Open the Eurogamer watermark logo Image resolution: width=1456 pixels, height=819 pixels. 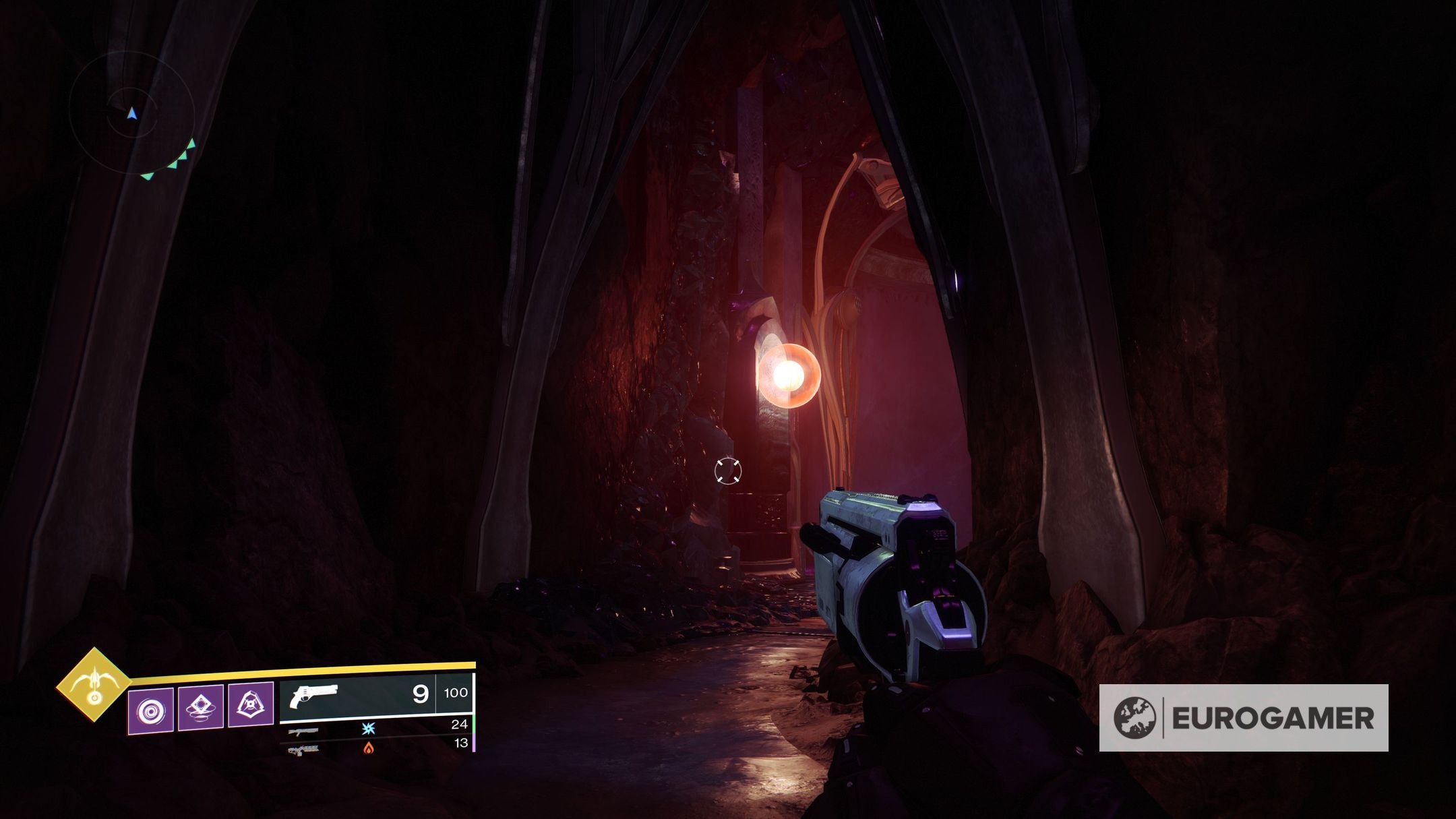(x=1243, y=718)
